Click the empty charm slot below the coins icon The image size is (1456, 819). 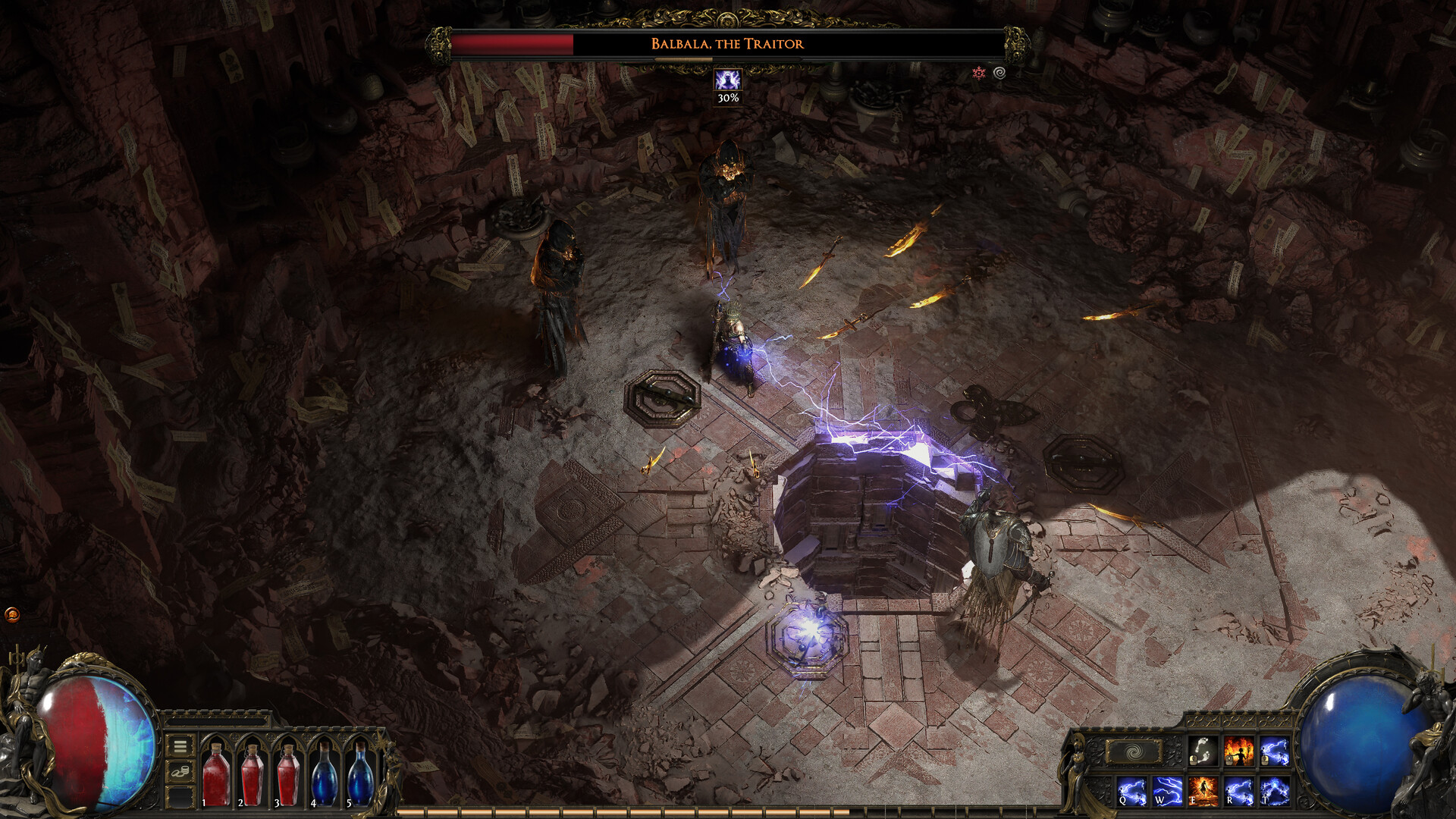coord(179,799)
